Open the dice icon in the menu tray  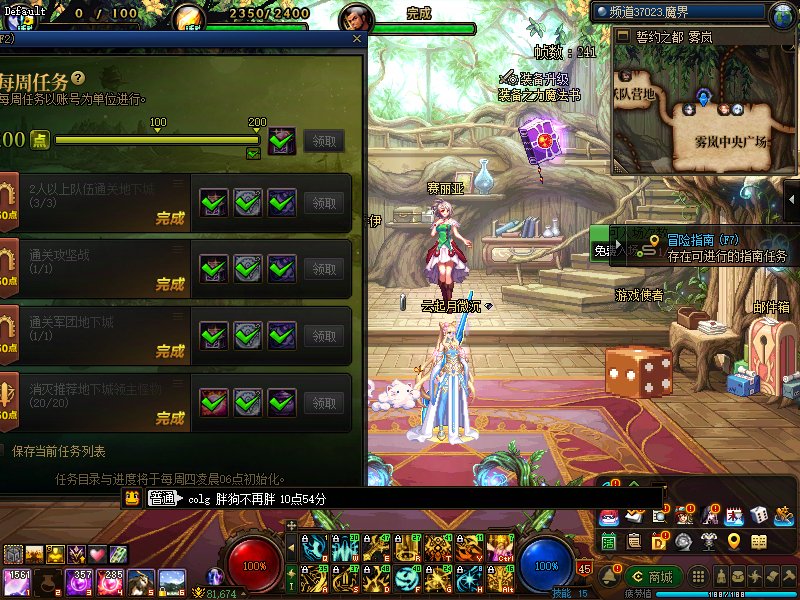760,515
